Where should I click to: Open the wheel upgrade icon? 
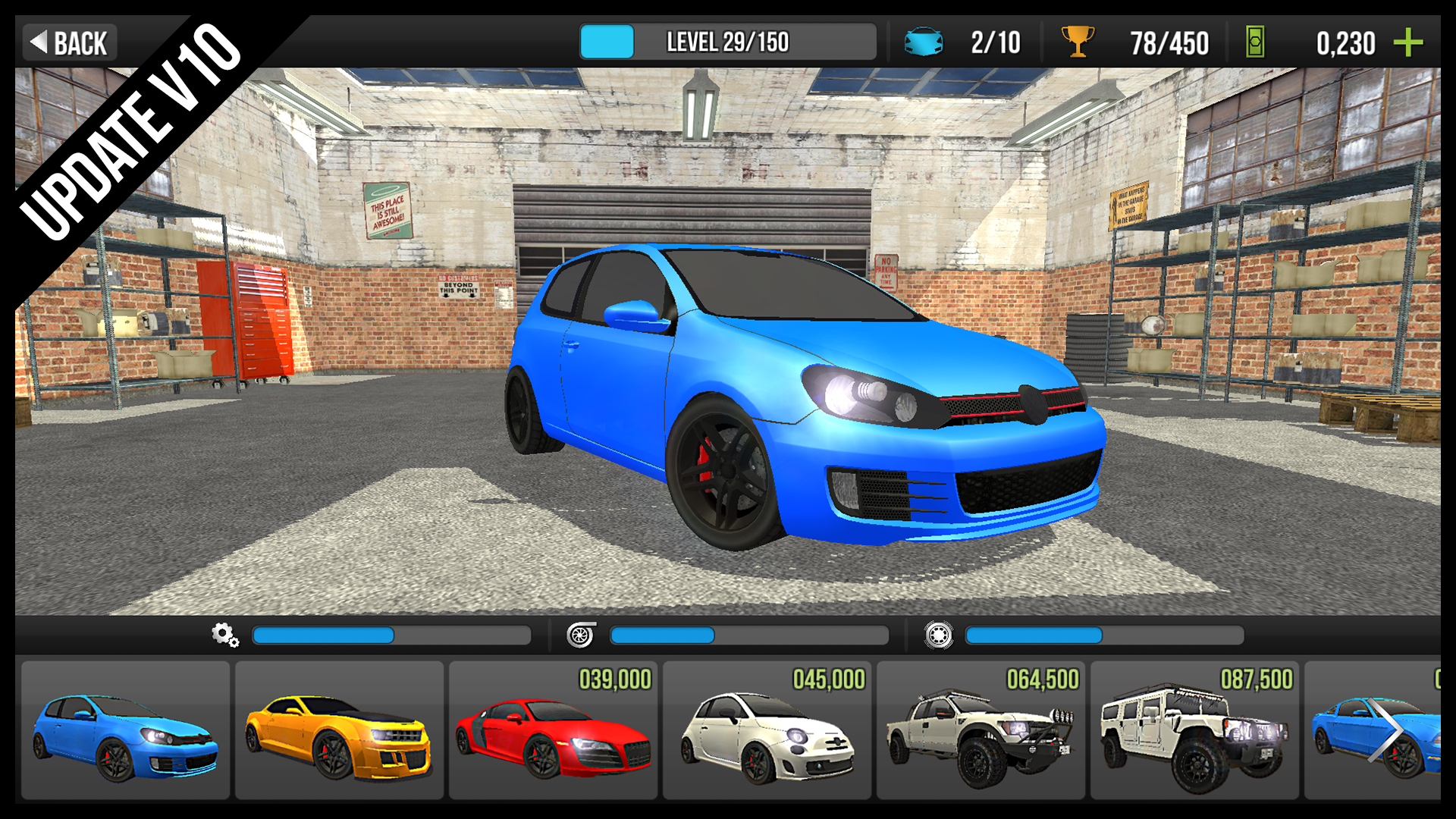pyautogui.click(x=938, y=635)
